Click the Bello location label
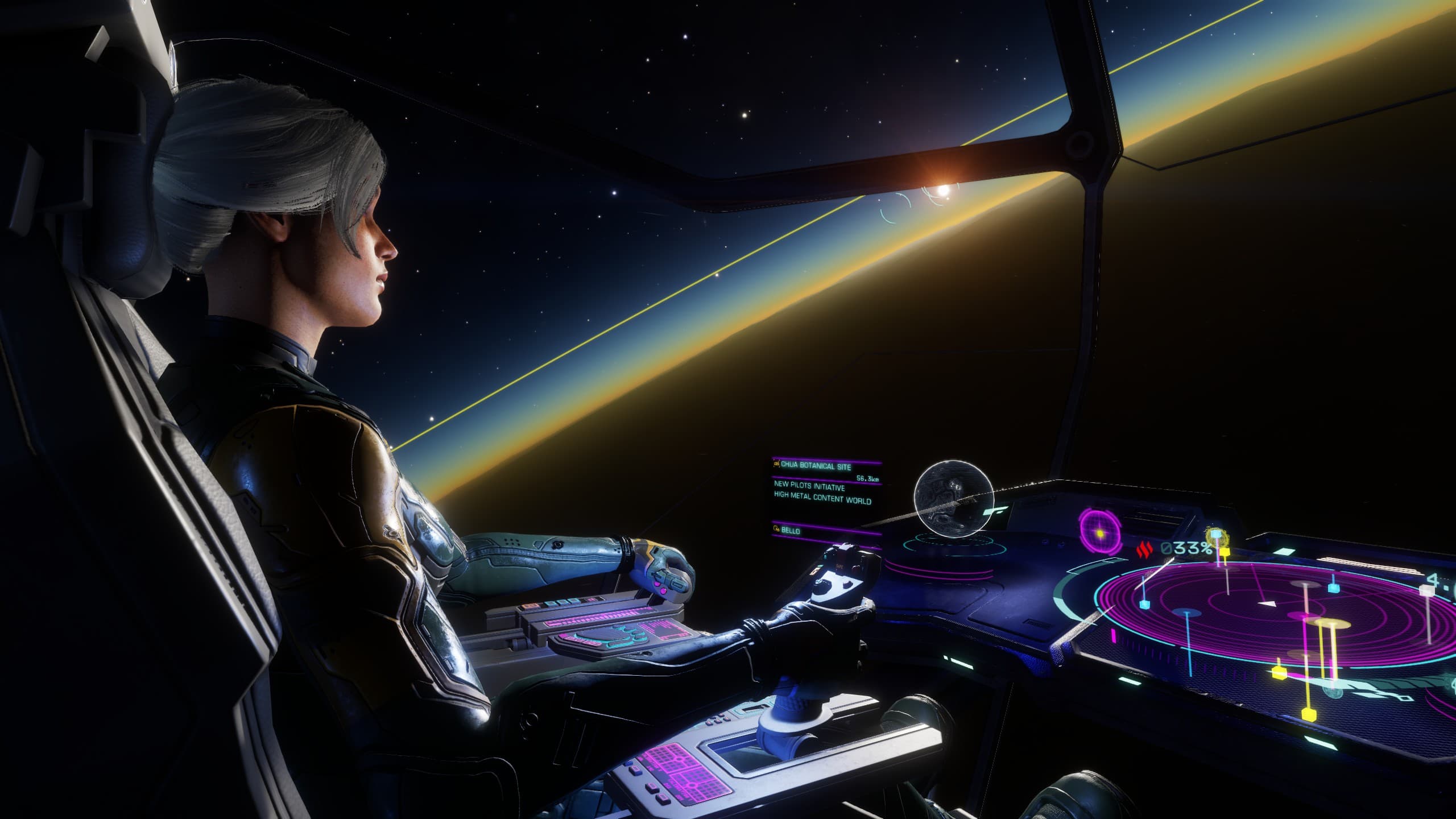 tap(791, 531)
